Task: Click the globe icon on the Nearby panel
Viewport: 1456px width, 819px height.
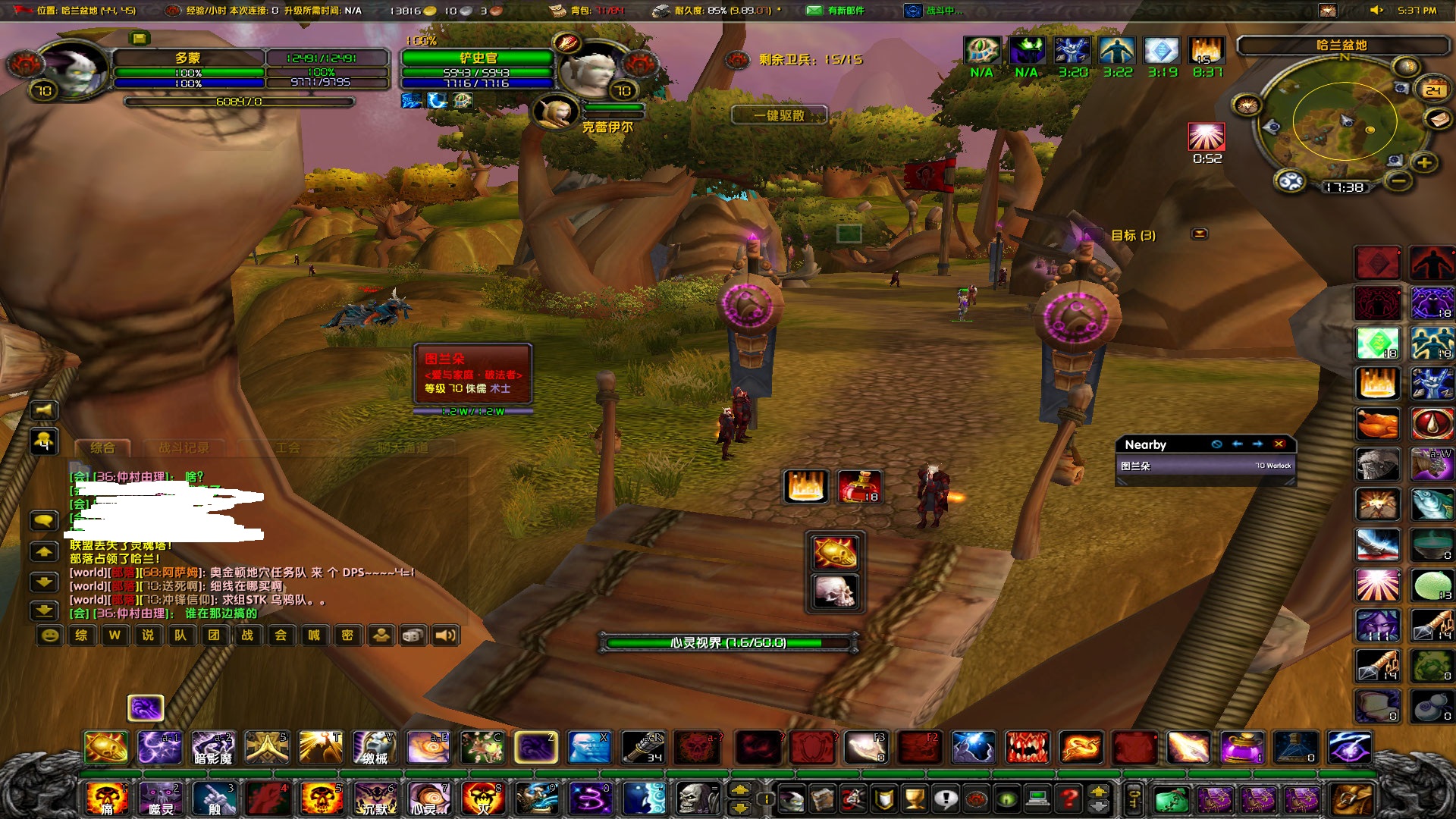Action: coord(1217,444)
